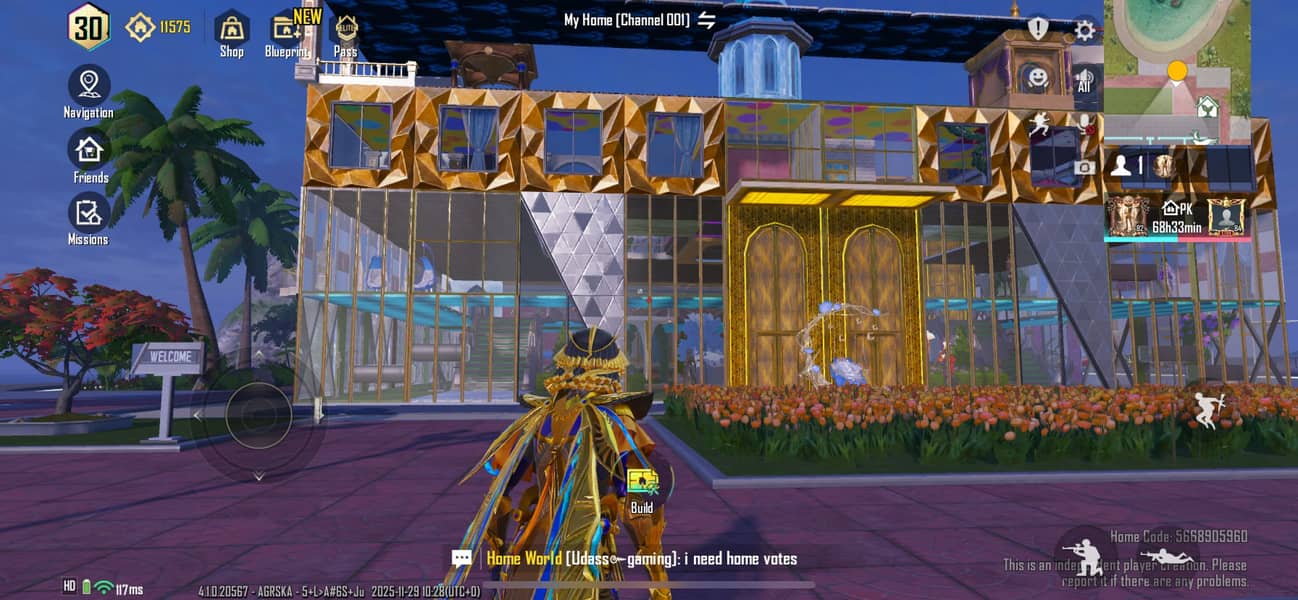This screenshot has width=1298, height=600.
Task: Open the Home PK status panel
Action: click(1177, 217)
